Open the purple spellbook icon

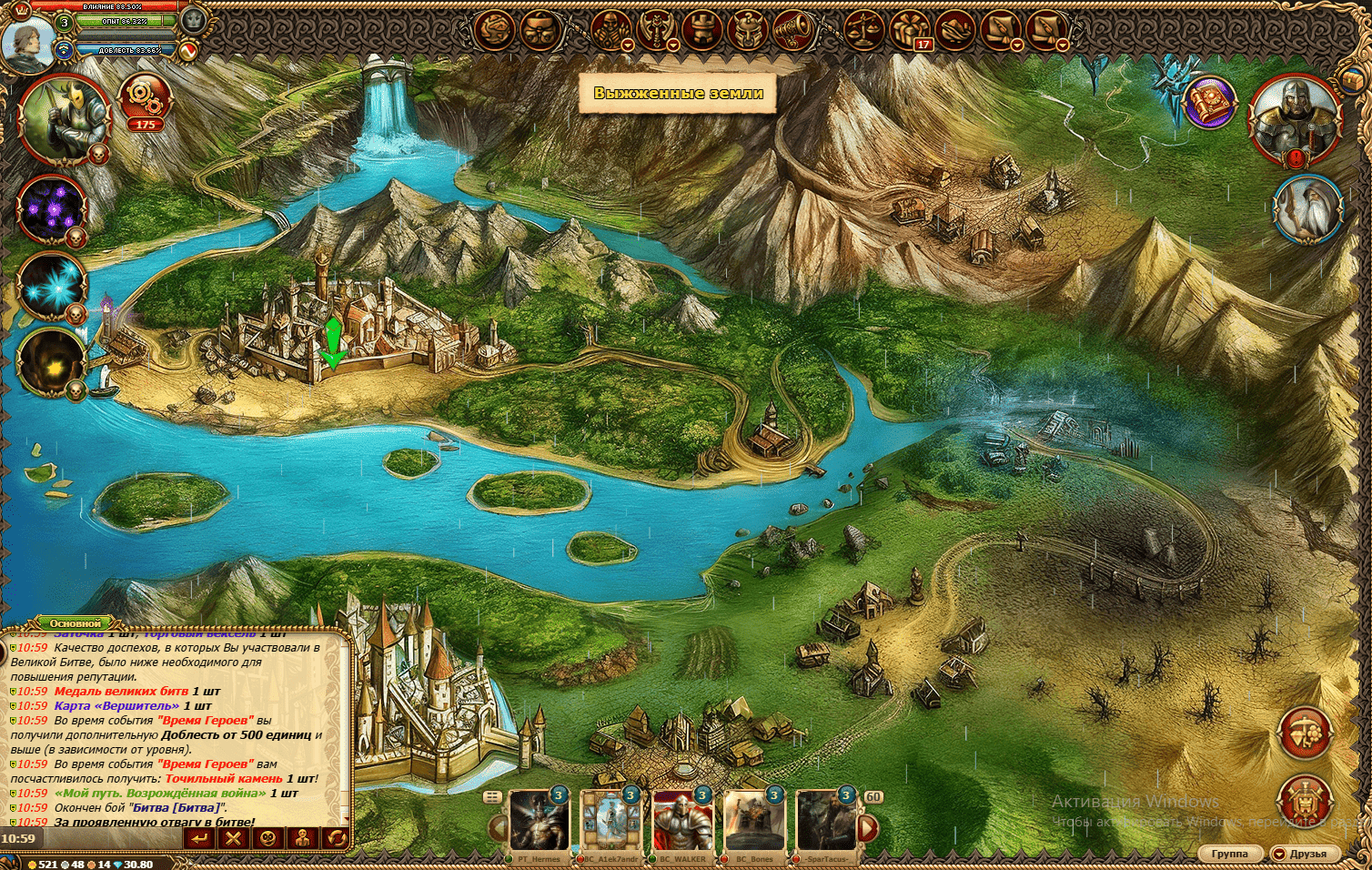(x=1210, y=103)
